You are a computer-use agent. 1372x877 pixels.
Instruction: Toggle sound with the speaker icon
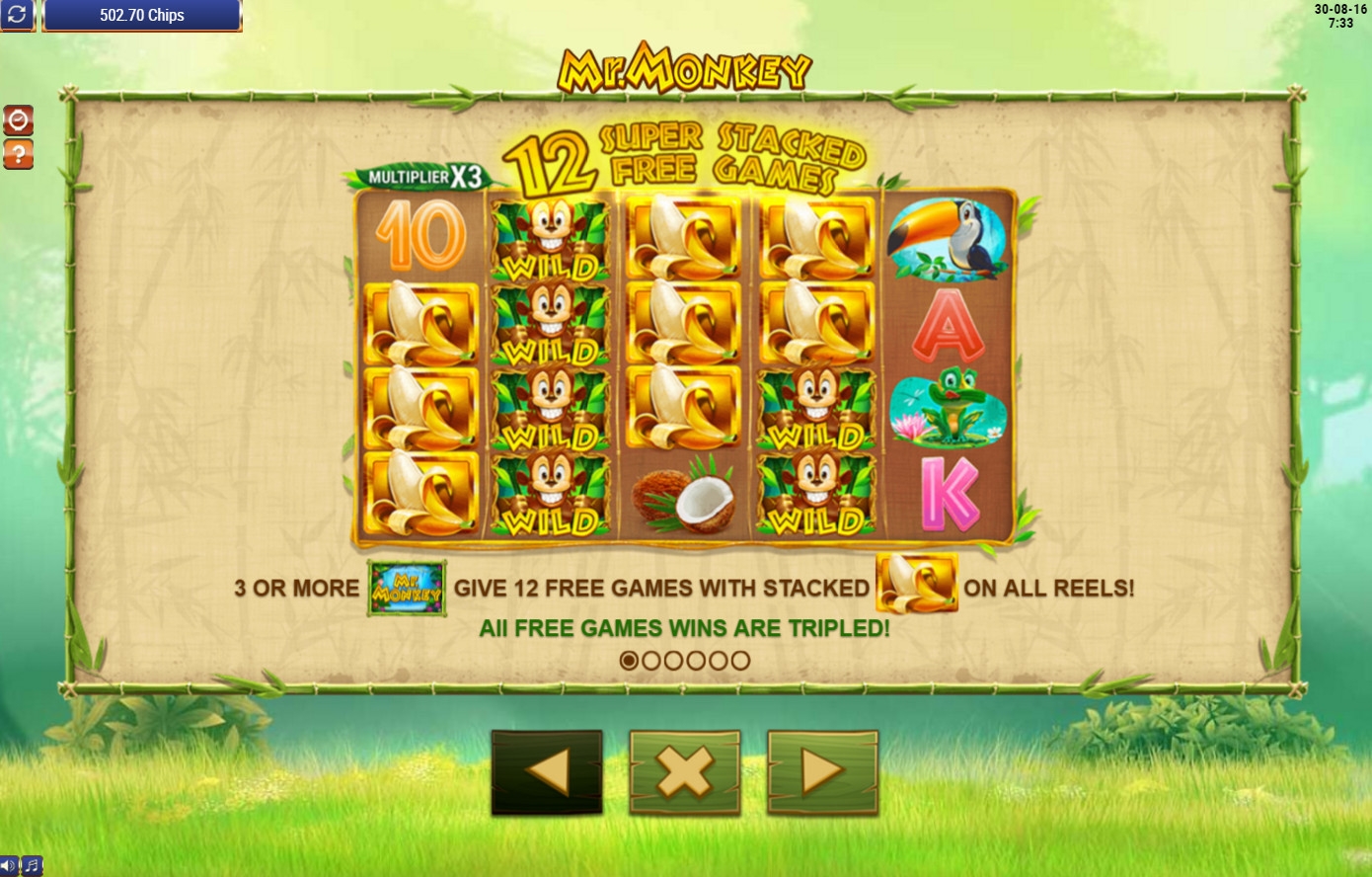click(x=9, y=866)
